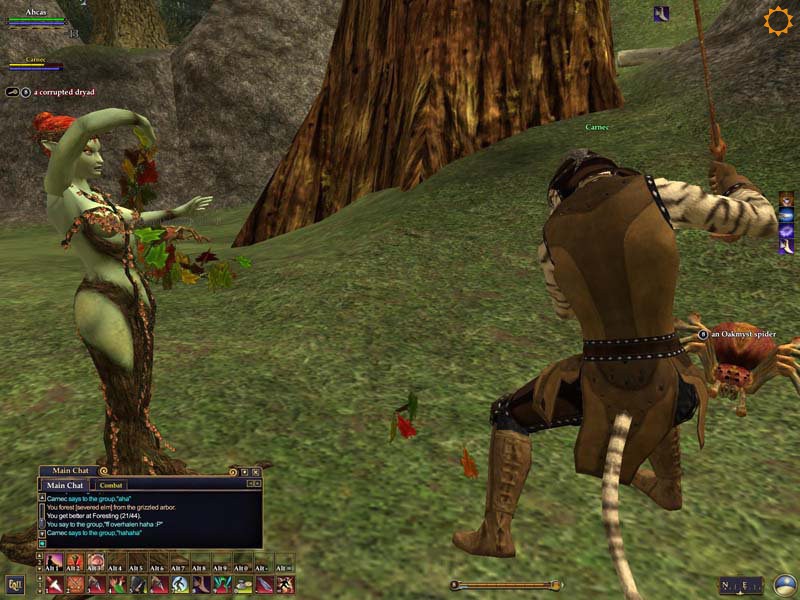Select the corrupted dryad target label
Viewport: 800px width, 600px height.
pos(63,92)
